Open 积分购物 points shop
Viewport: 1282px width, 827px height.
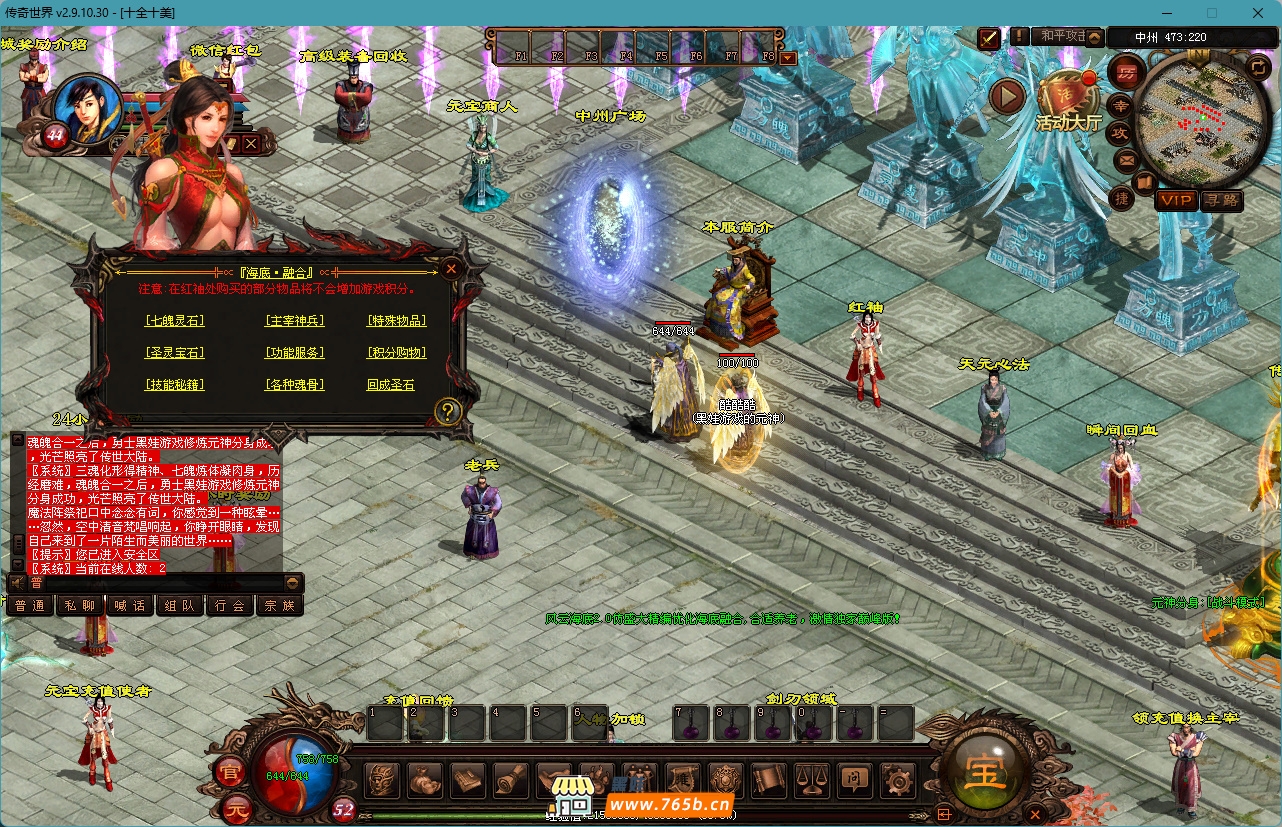click(x=396, y=353)
